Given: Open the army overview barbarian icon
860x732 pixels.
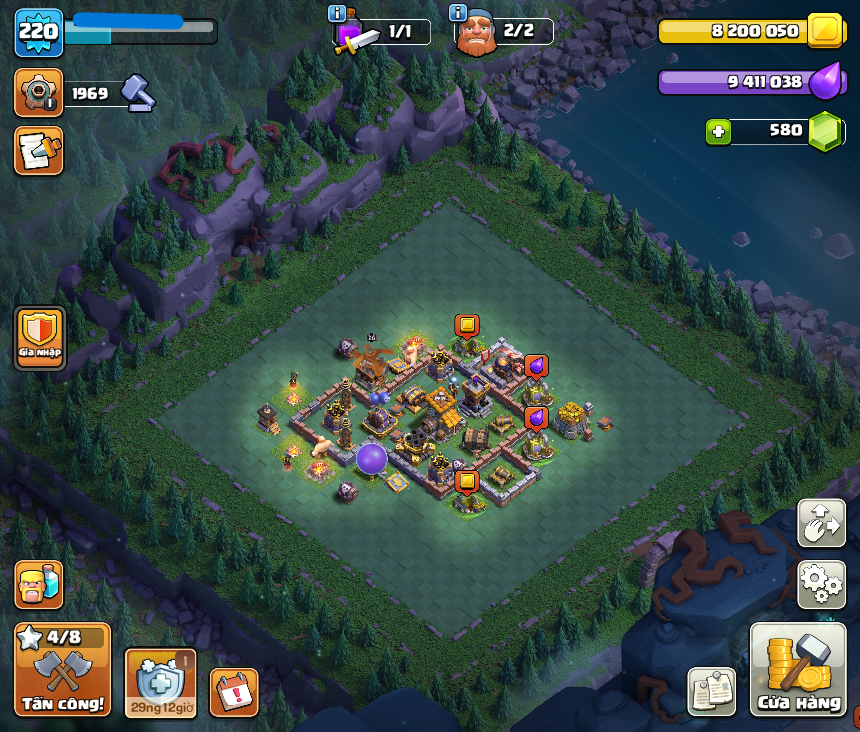Looking at the screenshot, I should pyautogui.click(x=39, y=585).
